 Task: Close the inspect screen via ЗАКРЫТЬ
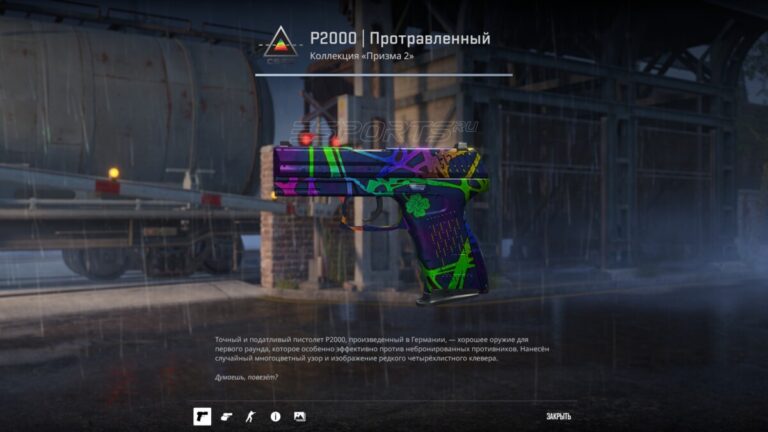coord(559,416)
